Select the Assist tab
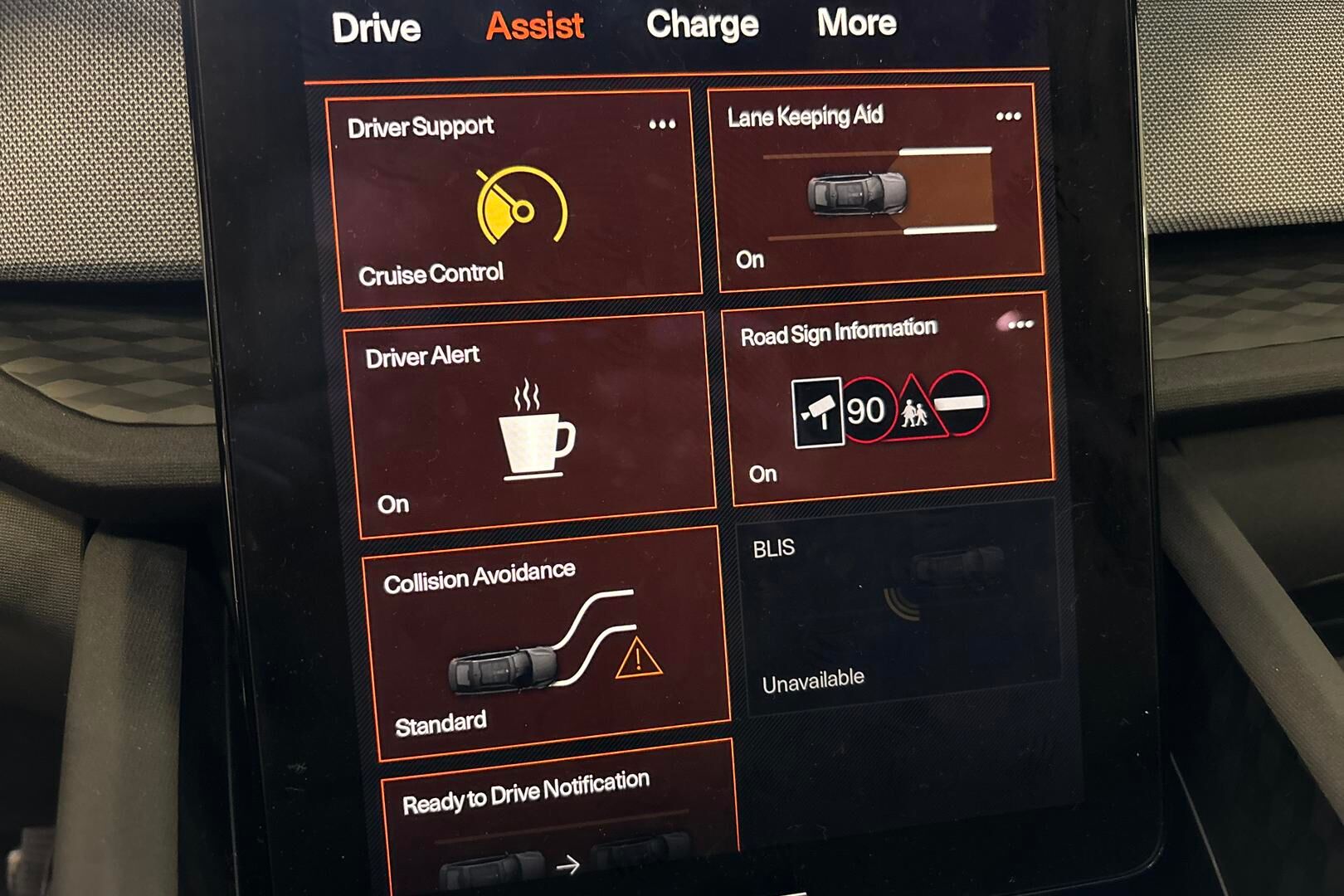This screenshot has height=896, width=1344. (x=534, y=26)
